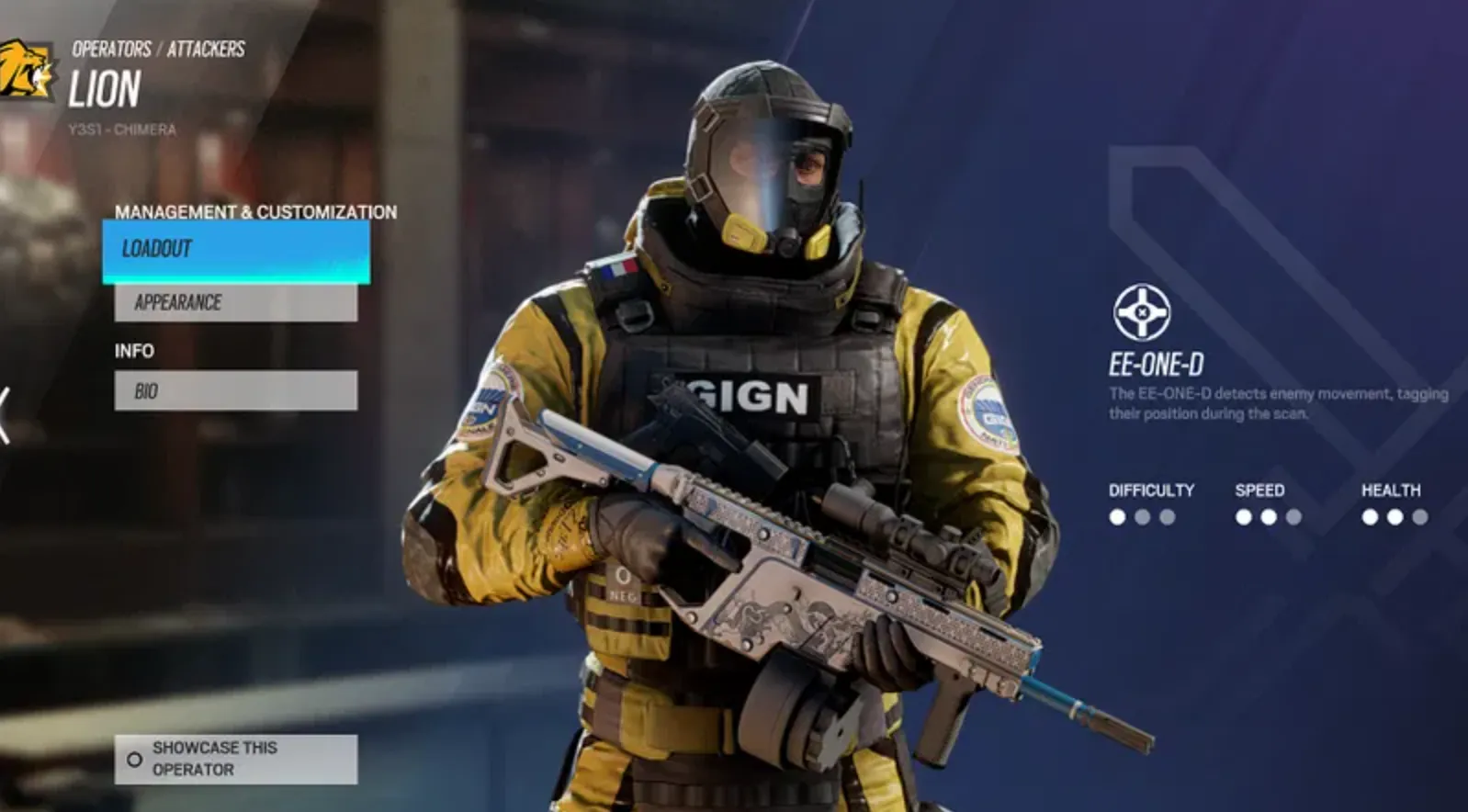Toggle the LOADOUT highlighted state

coord(234,248)
